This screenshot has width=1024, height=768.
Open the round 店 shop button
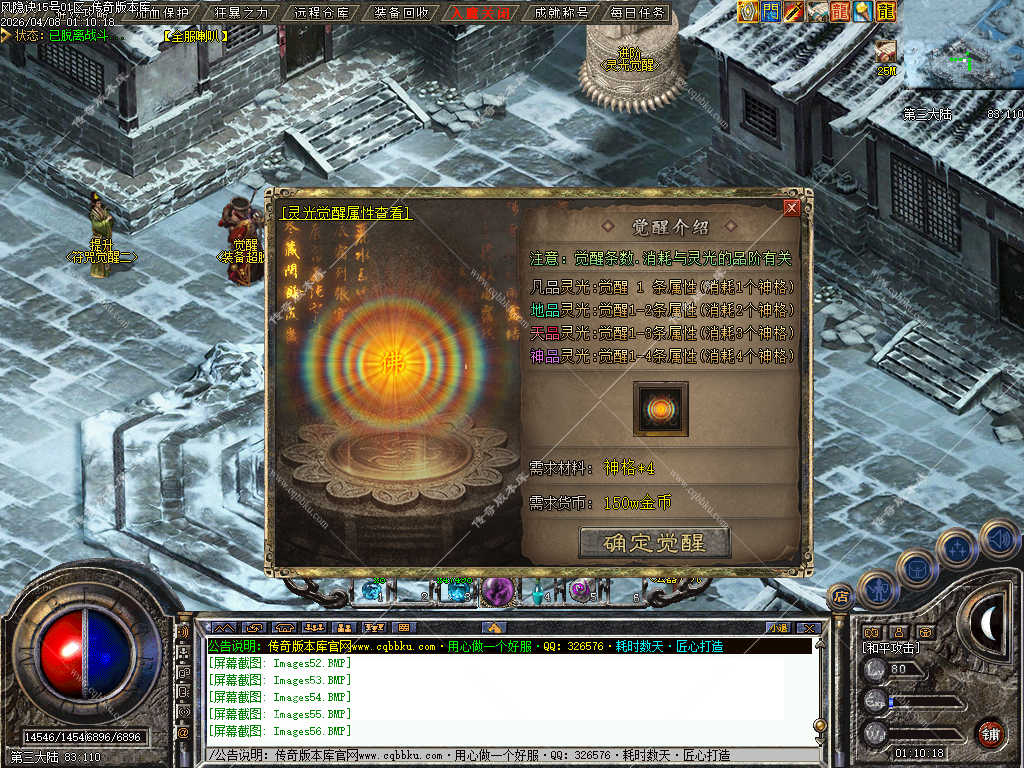(840, 596)
